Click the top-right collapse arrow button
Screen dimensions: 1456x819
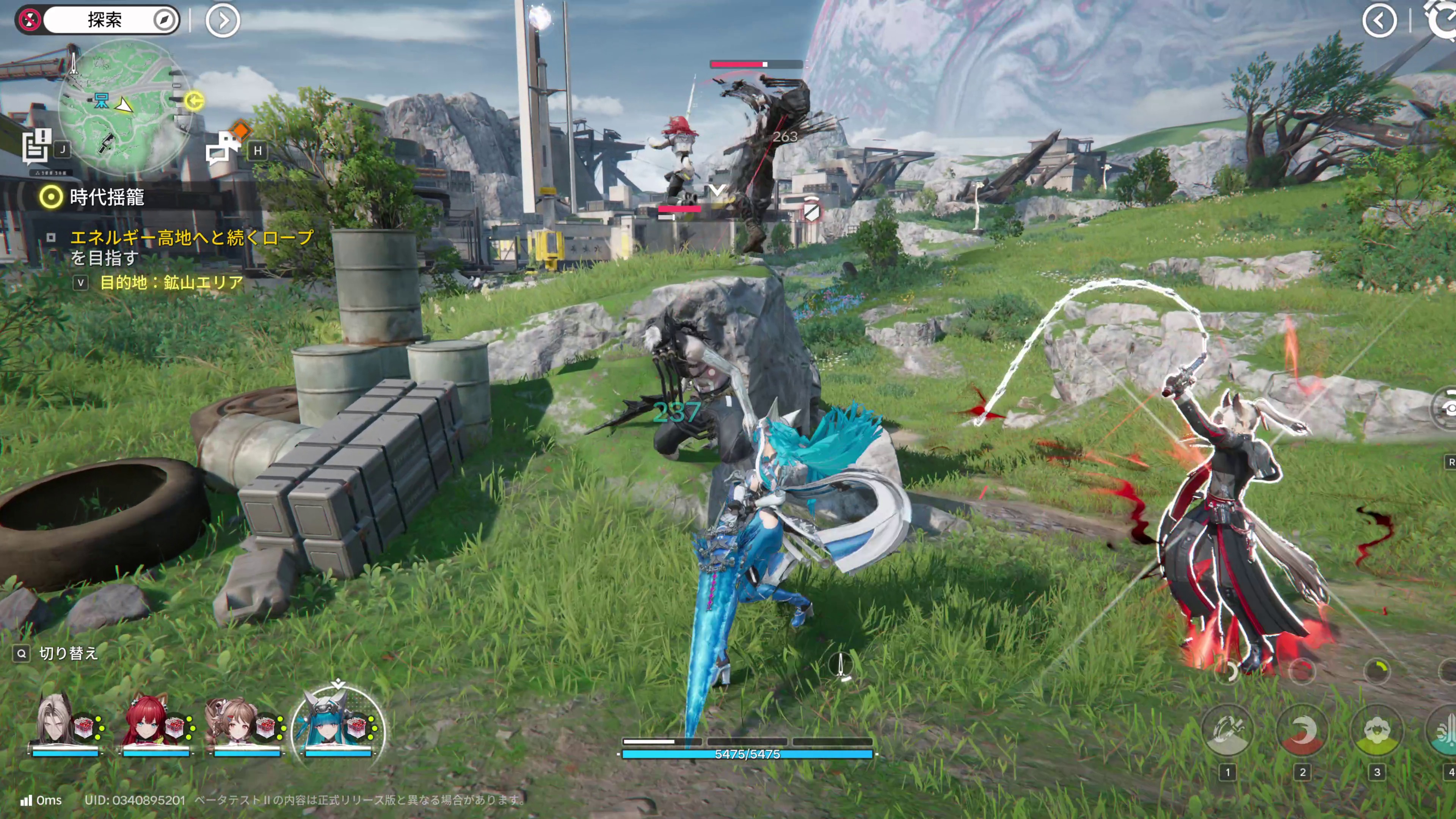click(1379, 22)
